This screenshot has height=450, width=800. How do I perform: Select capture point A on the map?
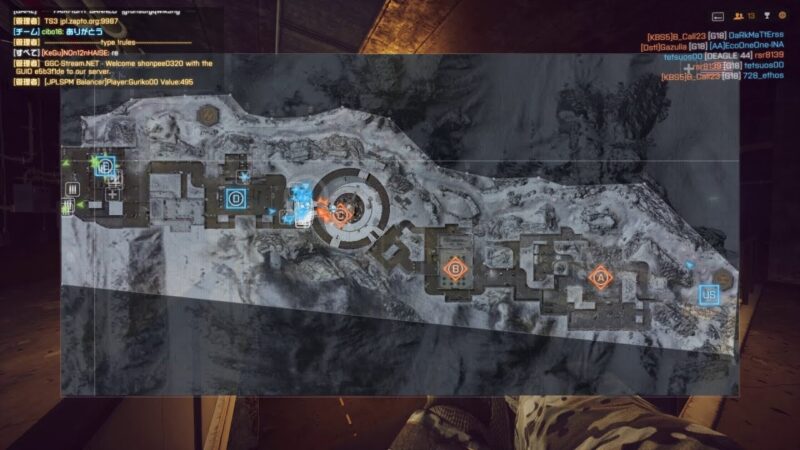[x=600, y=276]
